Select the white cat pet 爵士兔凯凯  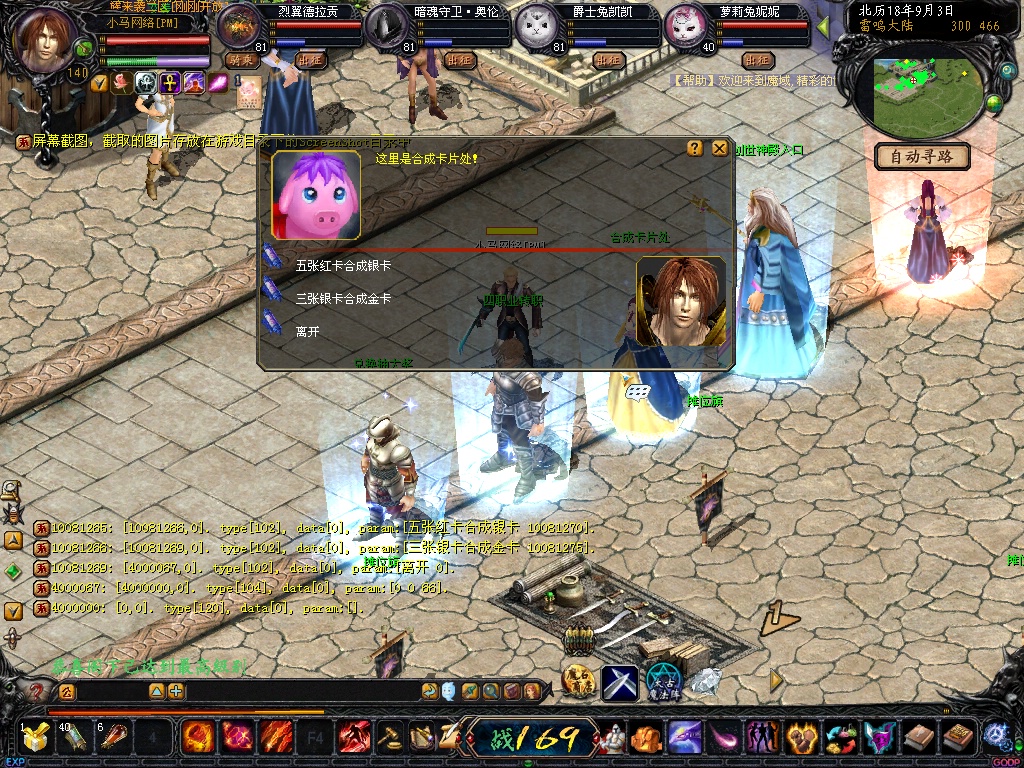coord(535,27)
